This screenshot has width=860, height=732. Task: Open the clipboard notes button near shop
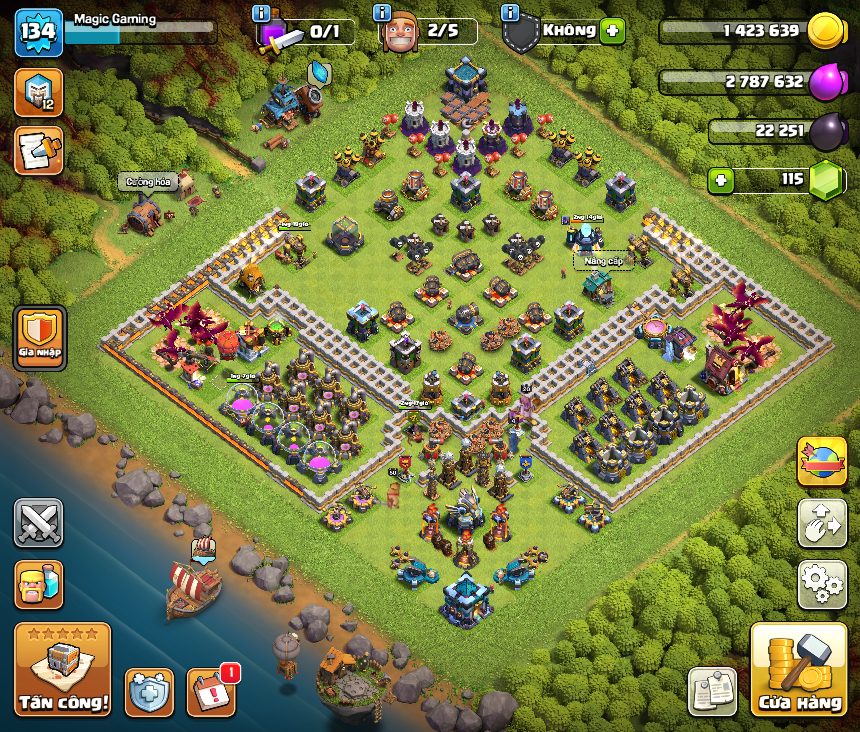coord(713,691)
